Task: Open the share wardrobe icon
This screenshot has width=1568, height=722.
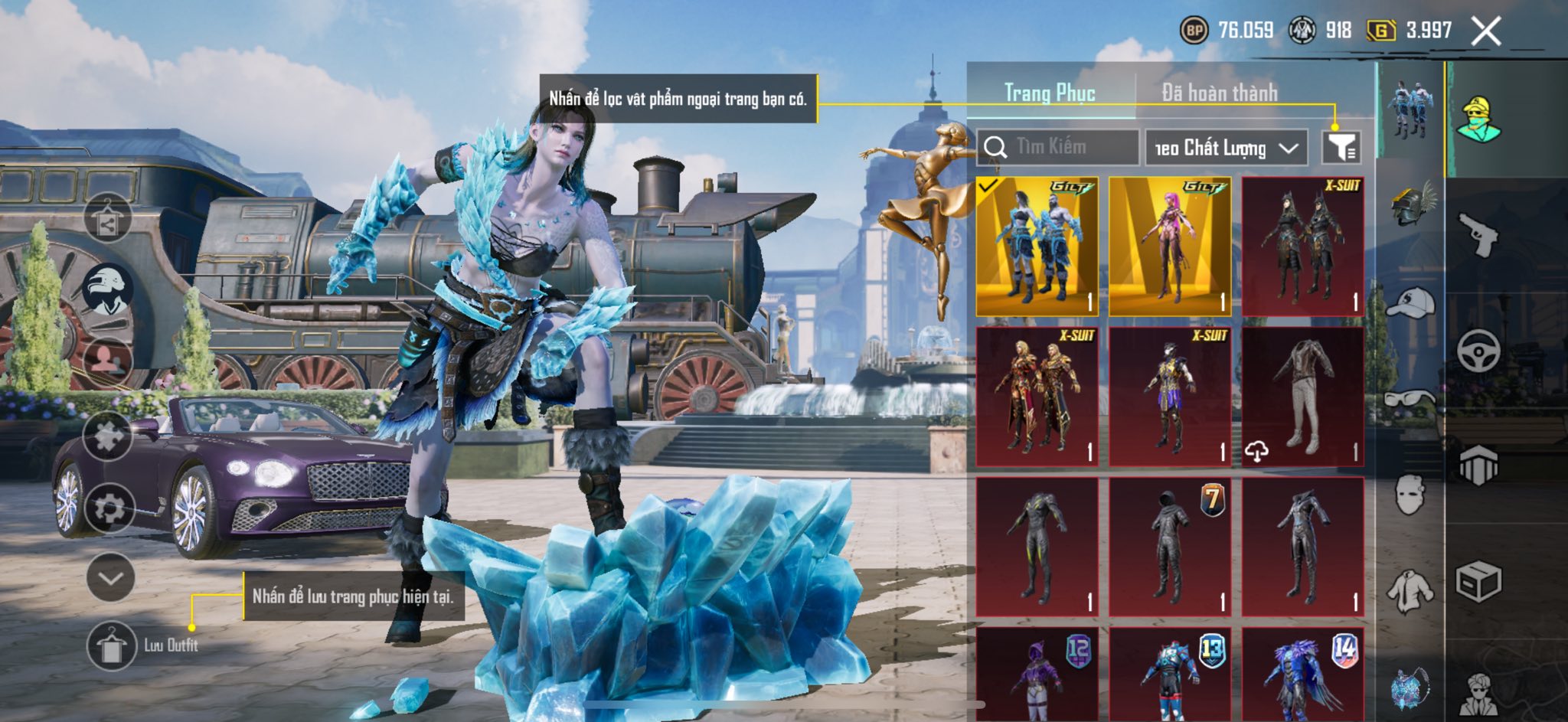Action: [x=107, y=218]
